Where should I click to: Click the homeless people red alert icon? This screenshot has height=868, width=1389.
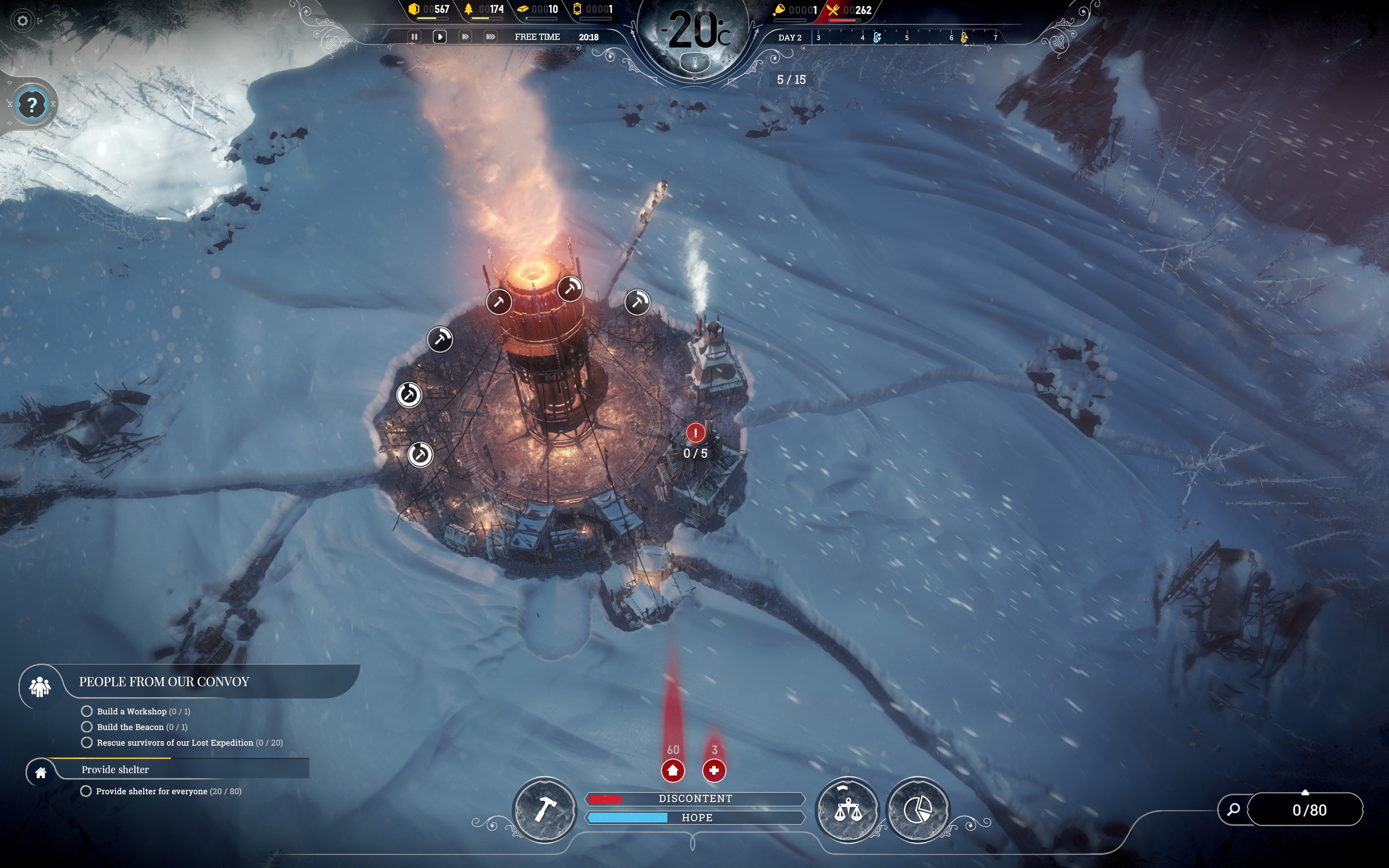pyautogui.click(x=673, y=770)
